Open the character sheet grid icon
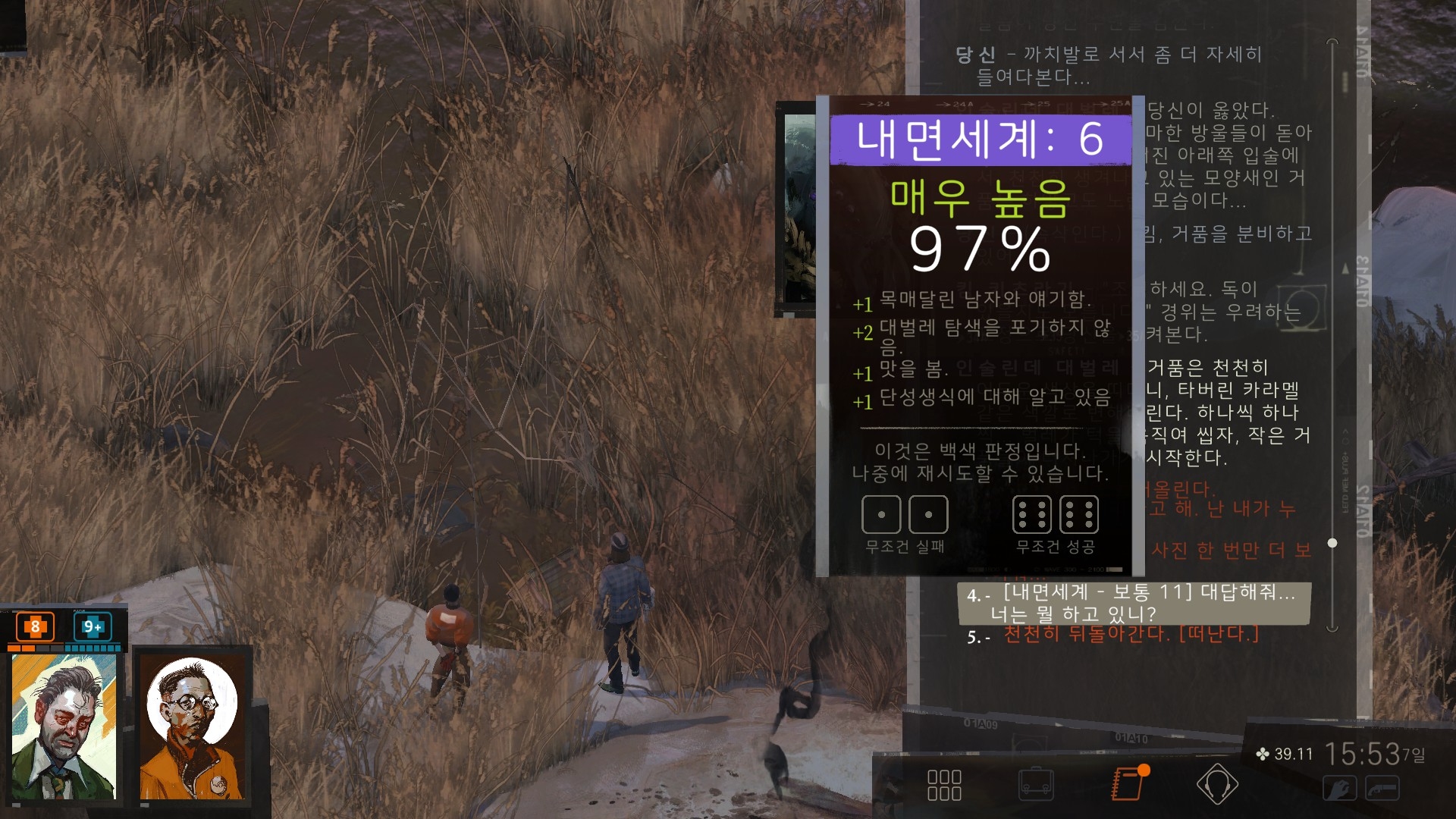The image size is (1456, 819). (944, 785)
